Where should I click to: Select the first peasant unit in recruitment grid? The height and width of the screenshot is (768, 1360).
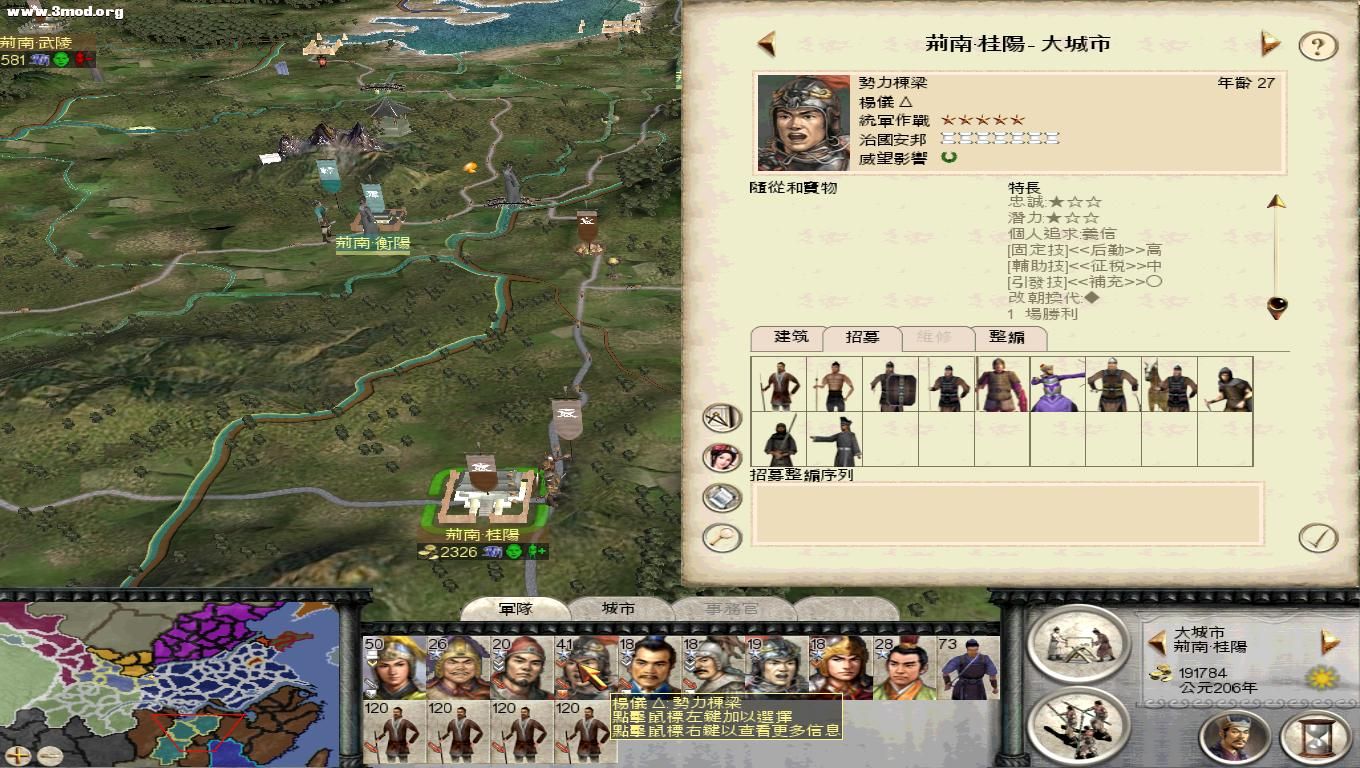(779, 385)
